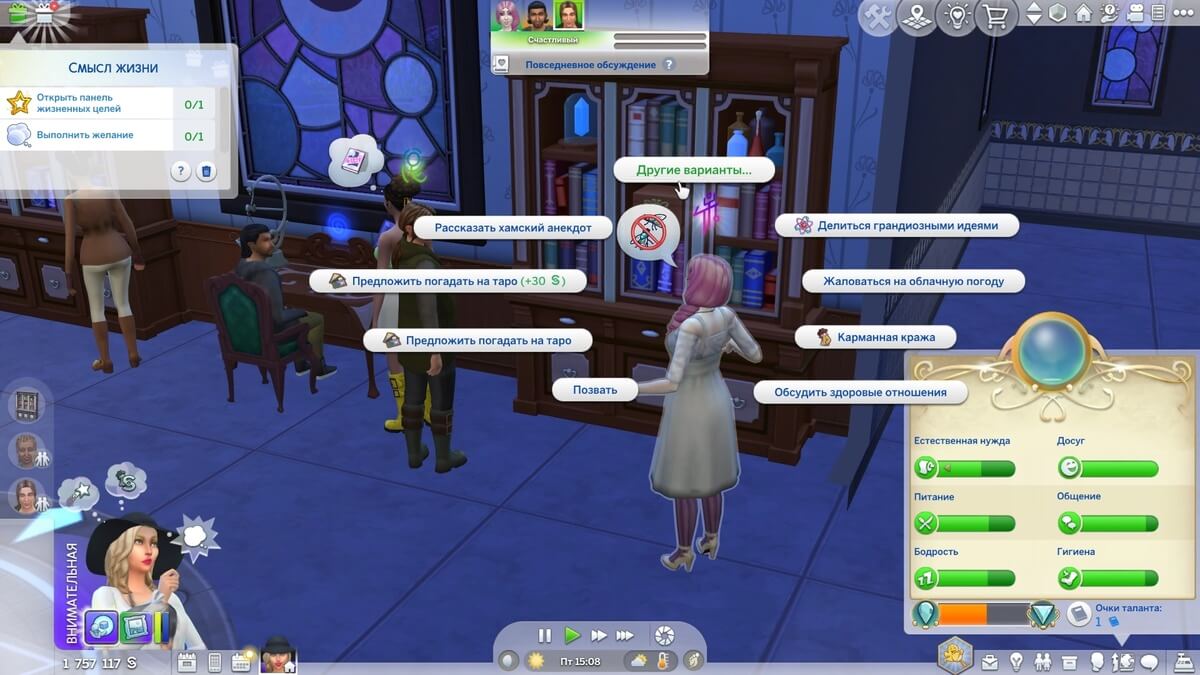Choose "Карманная кража" interaction

pos(875,337)
